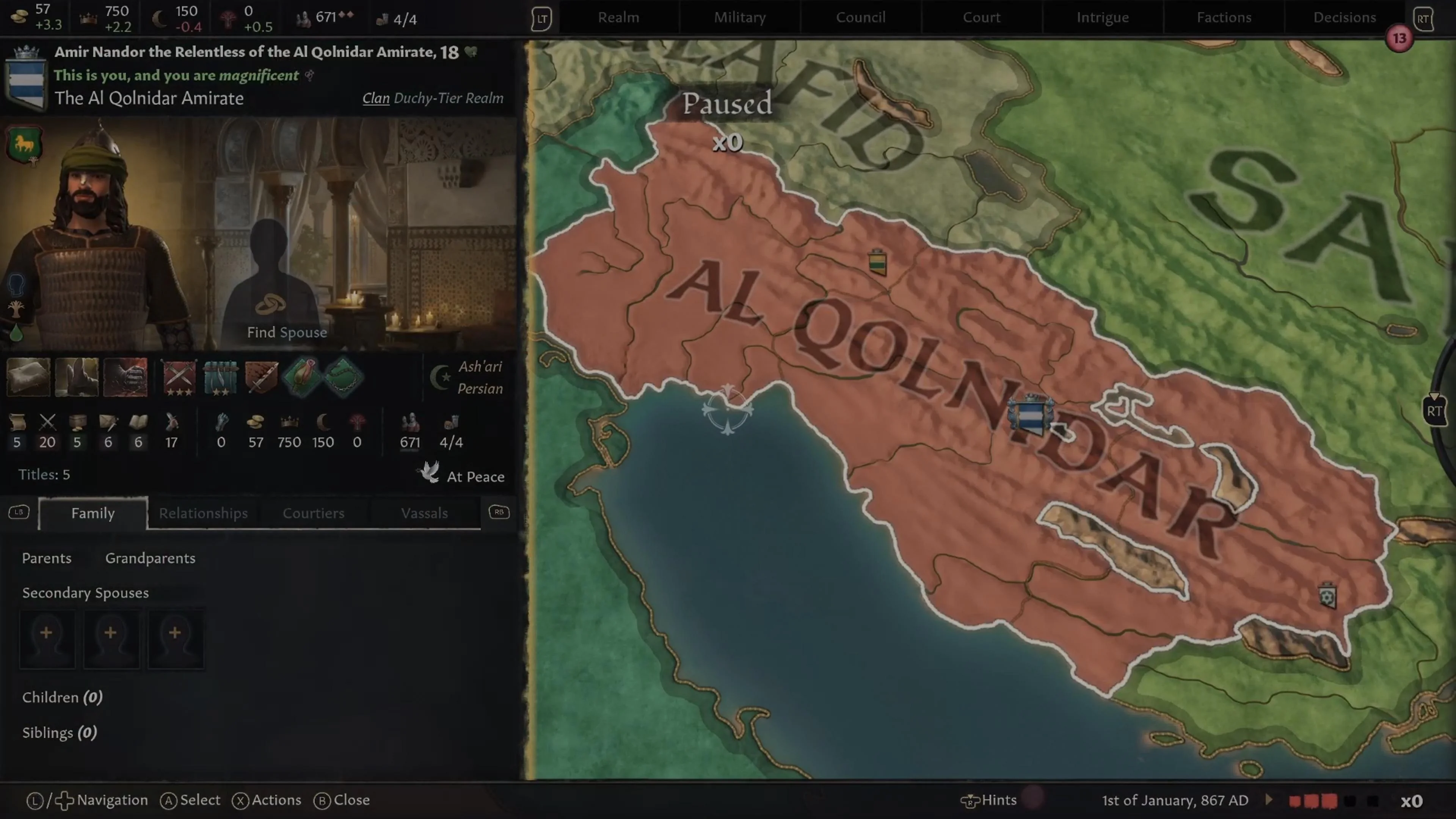Switch to the Relationships tab
1456x819 pixels.
click(x=203, y=513)
